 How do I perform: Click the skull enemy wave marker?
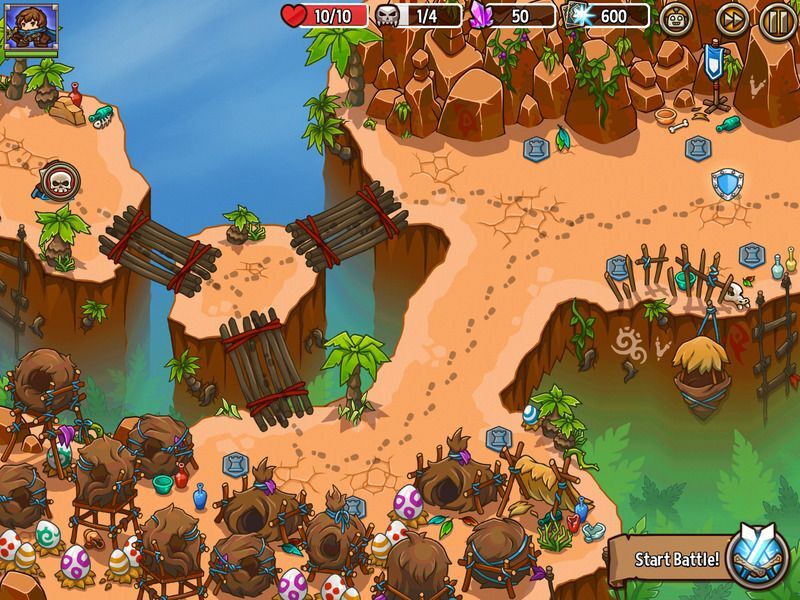(x=58, y=182)
